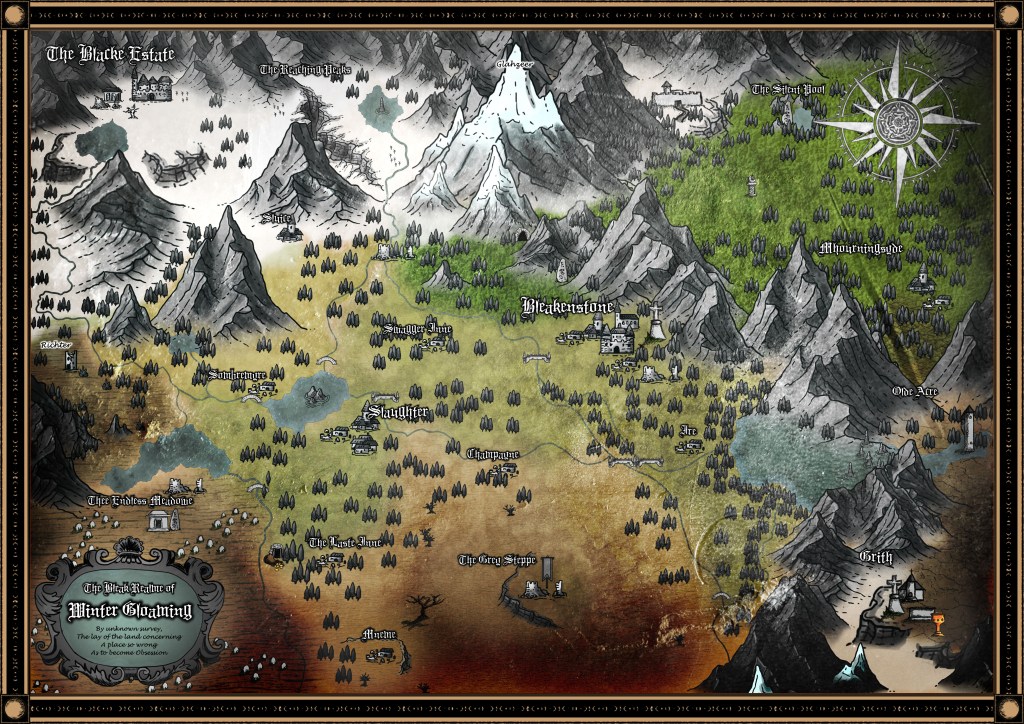The width and height of the screenshot is (1024, 724).
Task: Select the Champagne village
Action: click(x=493, y=453)
